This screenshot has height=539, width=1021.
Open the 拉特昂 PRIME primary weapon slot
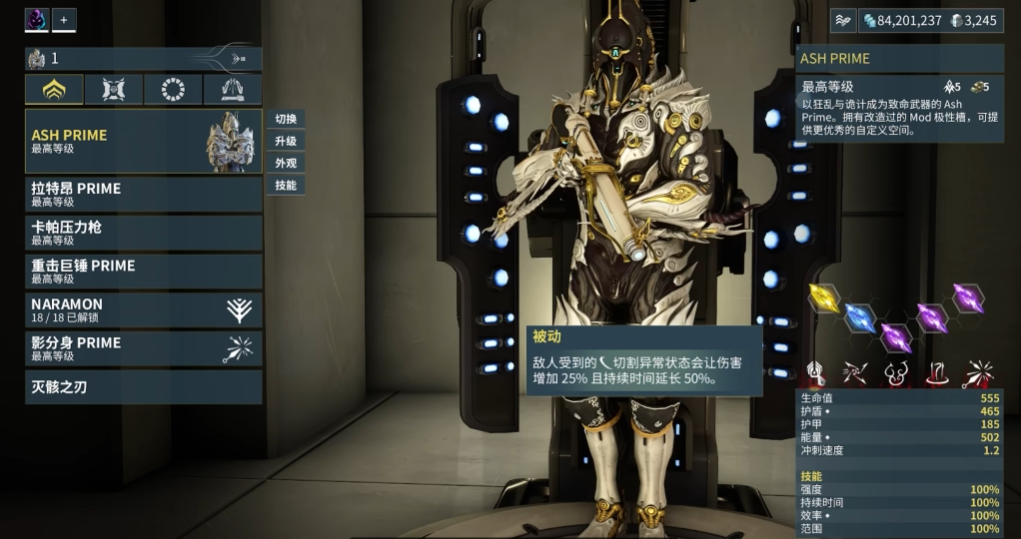pyautogui.click(x=143, y=194)
